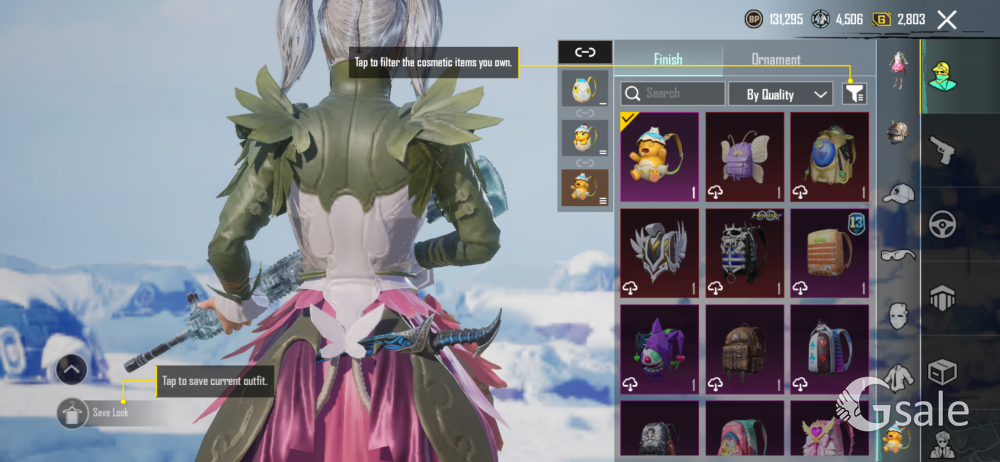The width and height of the screenshot is (1000, 462).
Task: Click the item Search field
Action: click(x=673, y=94)
